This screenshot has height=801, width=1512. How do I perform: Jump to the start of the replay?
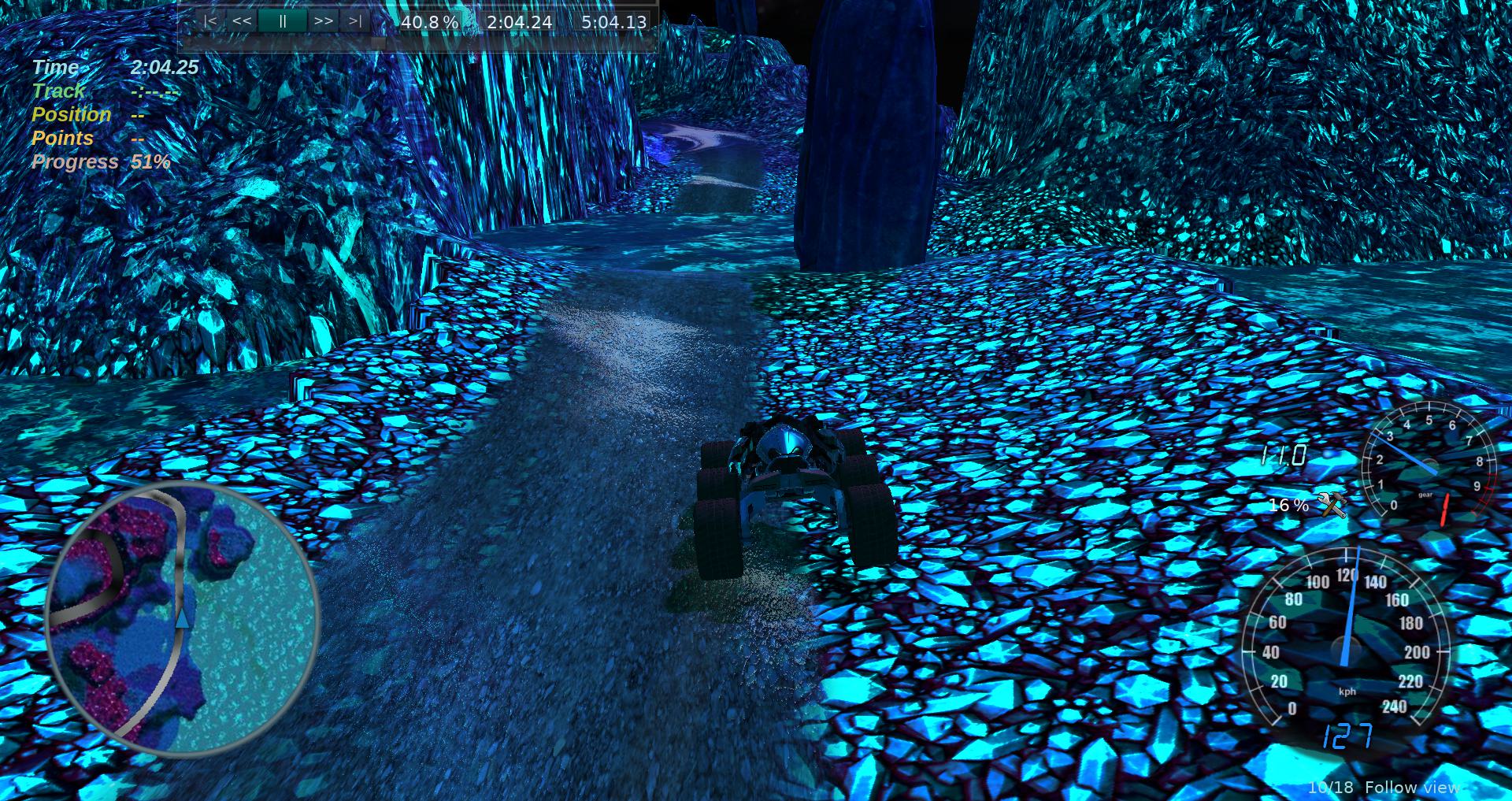[x=209, y=21]
